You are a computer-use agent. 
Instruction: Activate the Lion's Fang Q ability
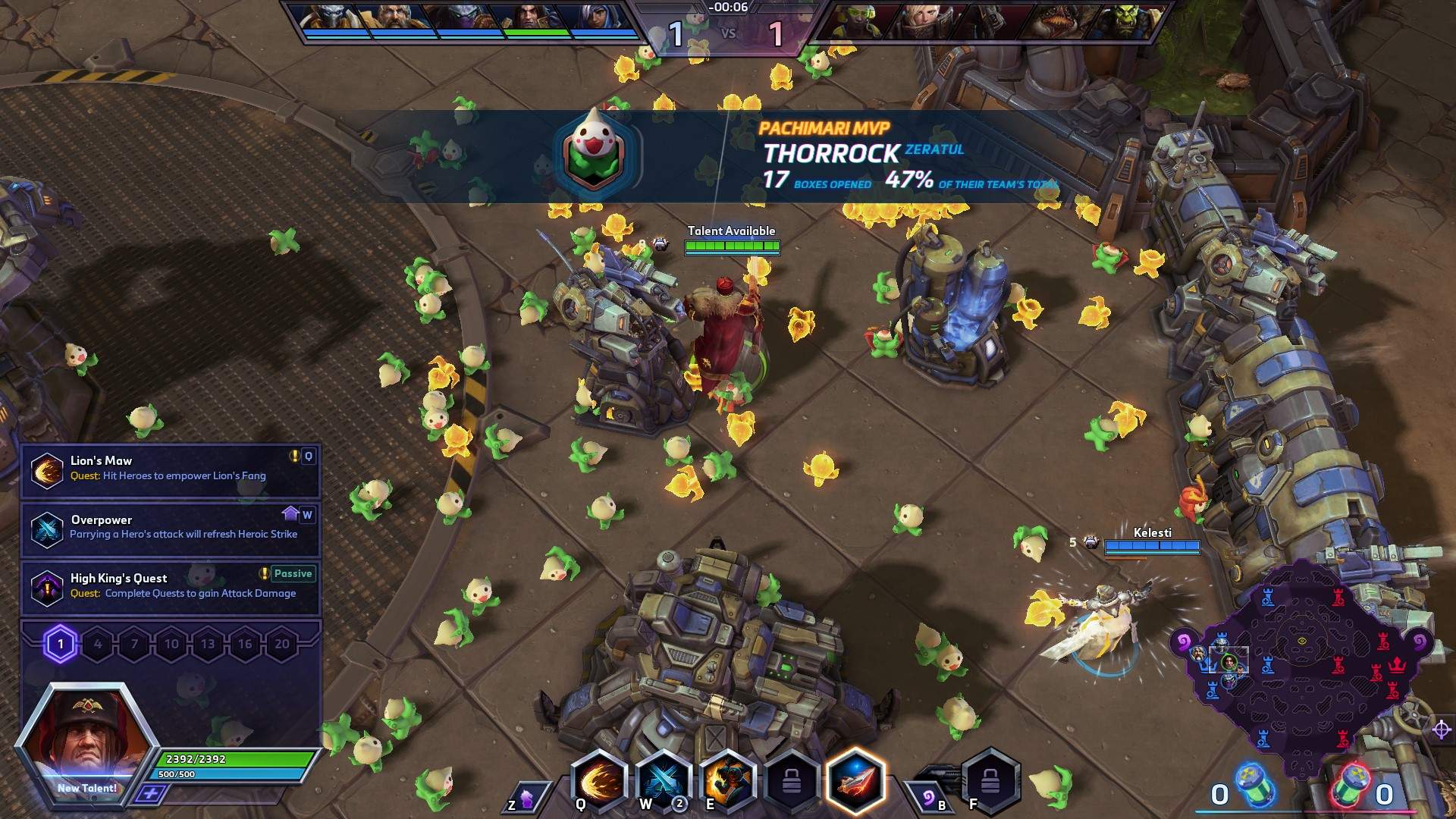click(x=600, y=781)
